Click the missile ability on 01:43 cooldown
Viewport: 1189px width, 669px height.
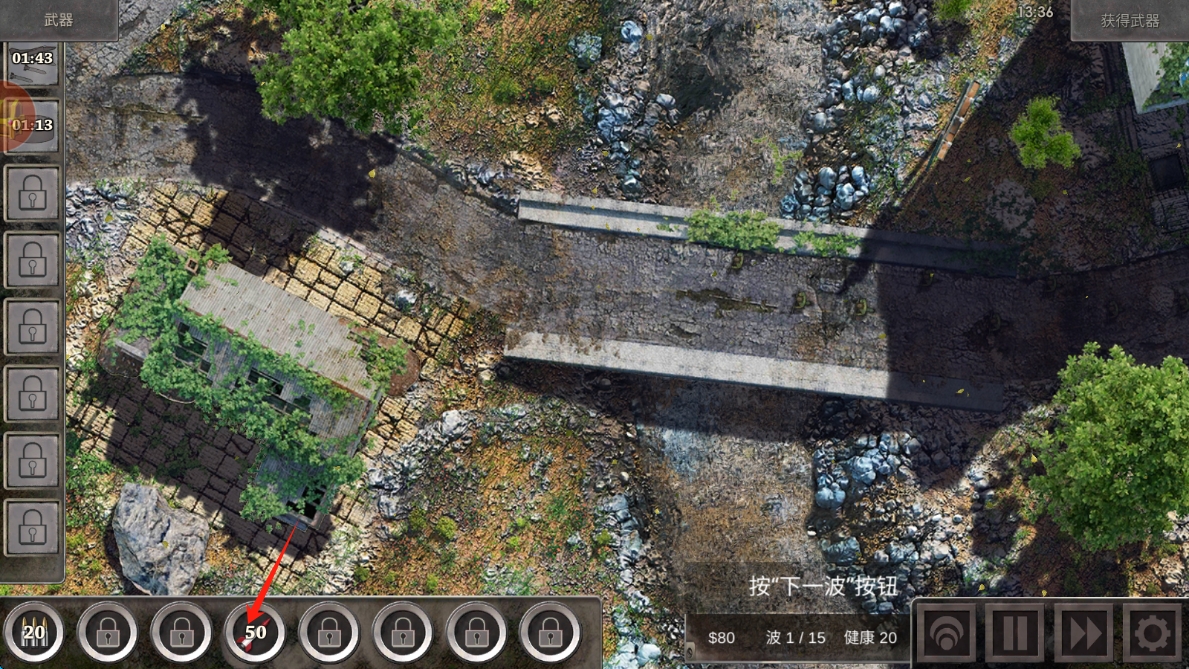32,61
